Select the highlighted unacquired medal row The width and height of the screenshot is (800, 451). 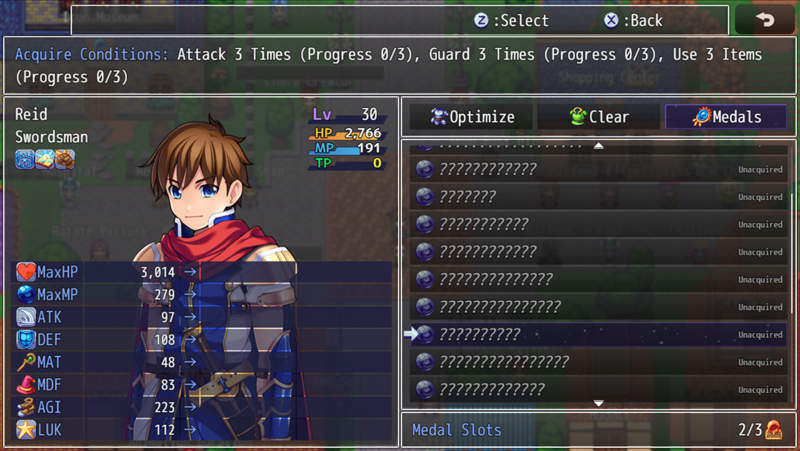click(x=599, y=334)
